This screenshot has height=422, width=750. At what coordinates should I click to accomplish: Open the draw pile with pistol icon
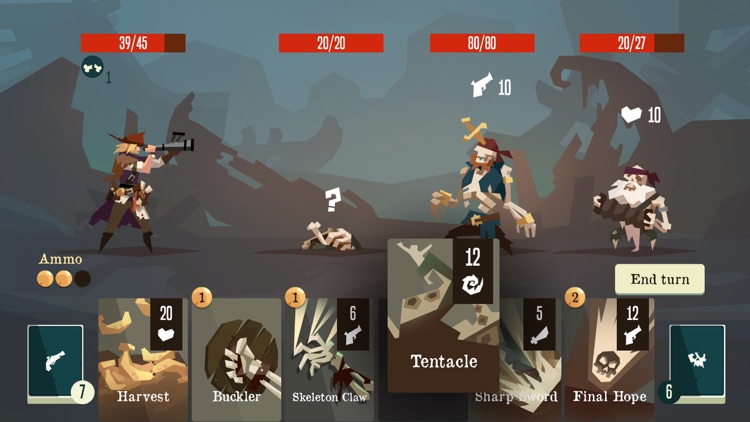coord(55,362)
